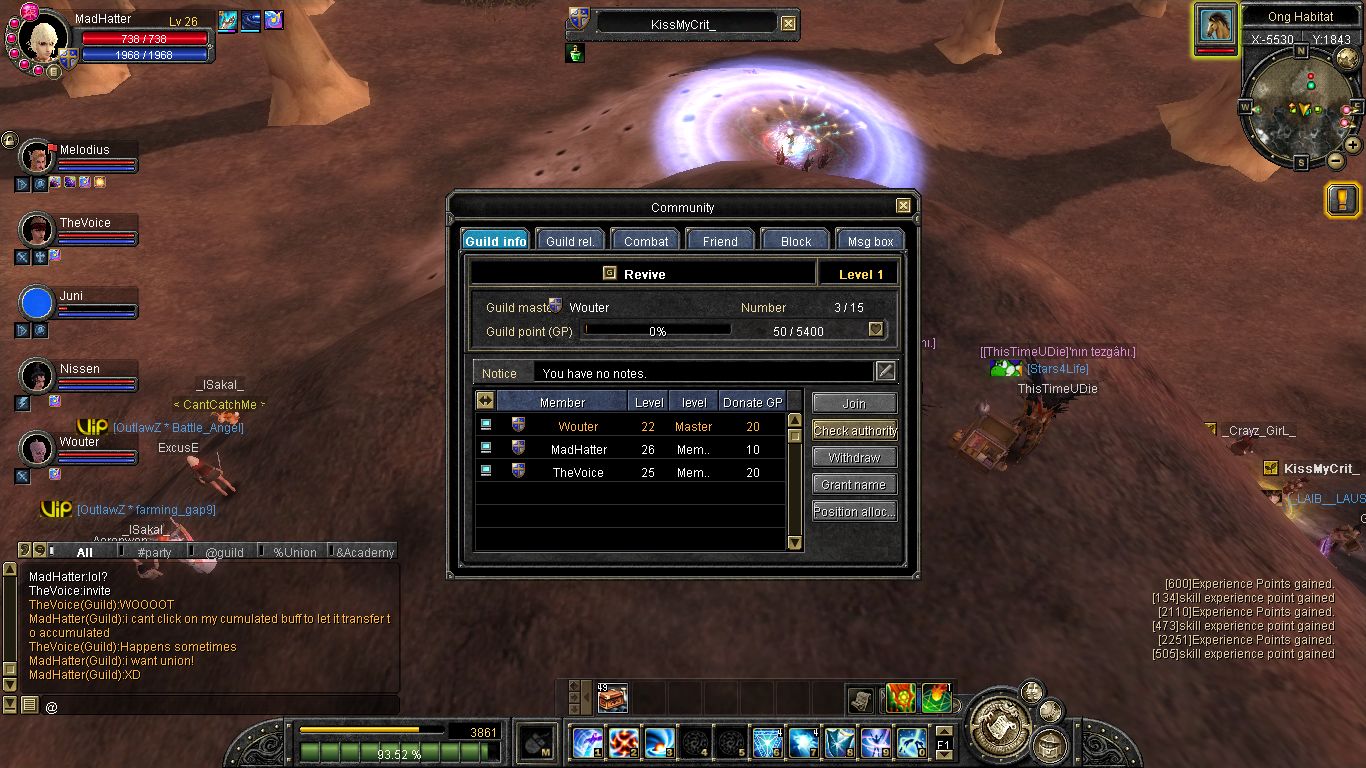Switch chat to the #party tab
Image resolution: width=1366 pixels, height=768 pixels.
tap(154, 552)
